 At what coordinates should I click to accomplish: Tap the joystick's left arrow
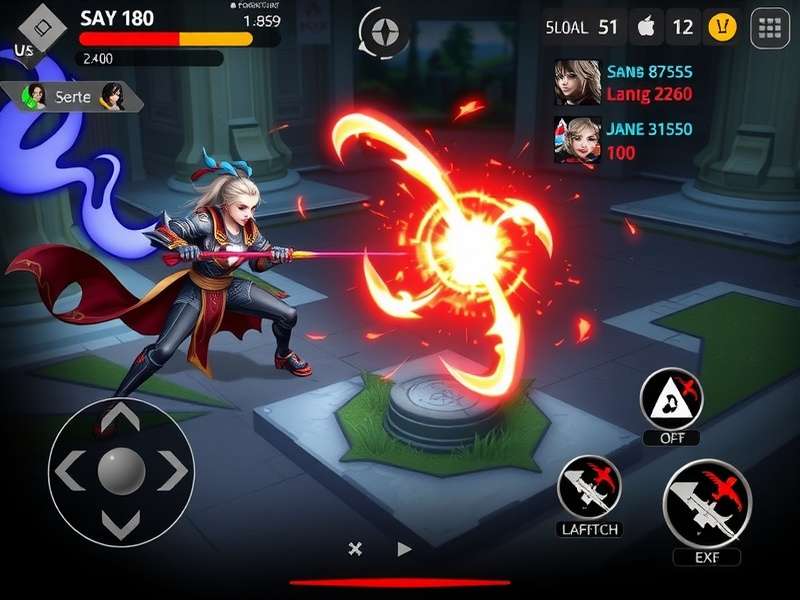pyautogui.click(x=69, y=470)
